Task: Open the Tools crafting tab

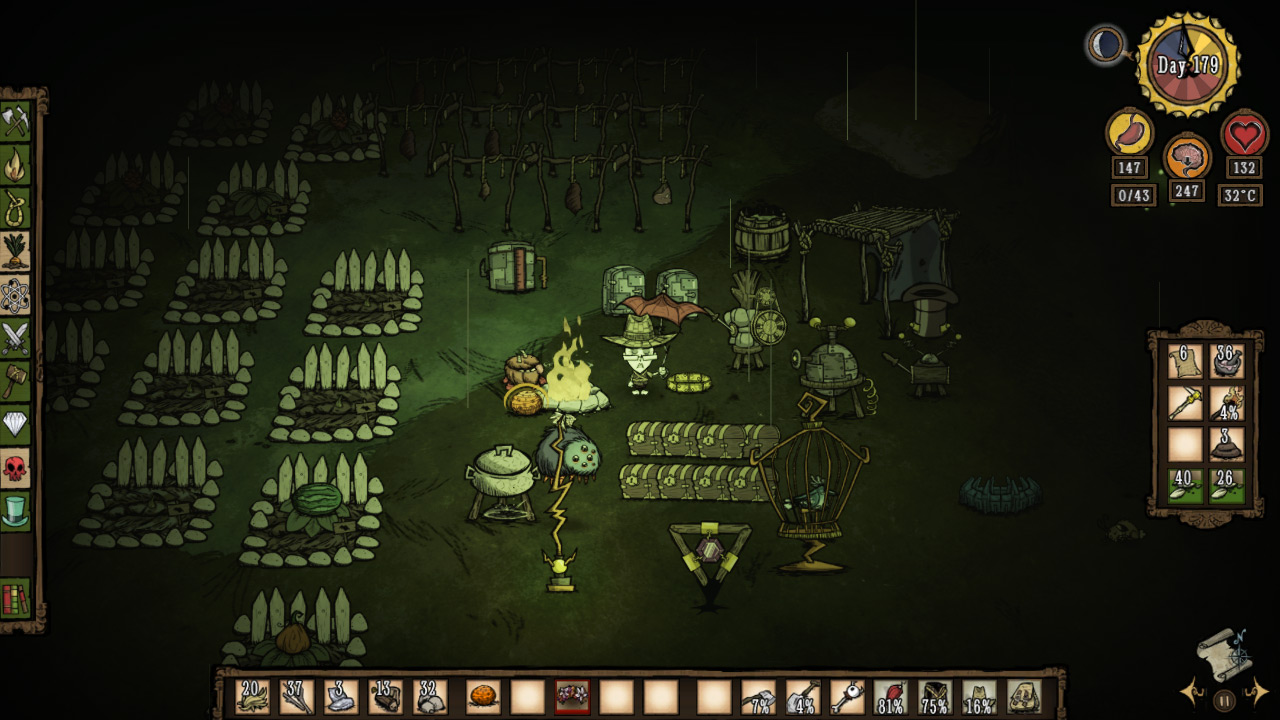Action: 17,121
